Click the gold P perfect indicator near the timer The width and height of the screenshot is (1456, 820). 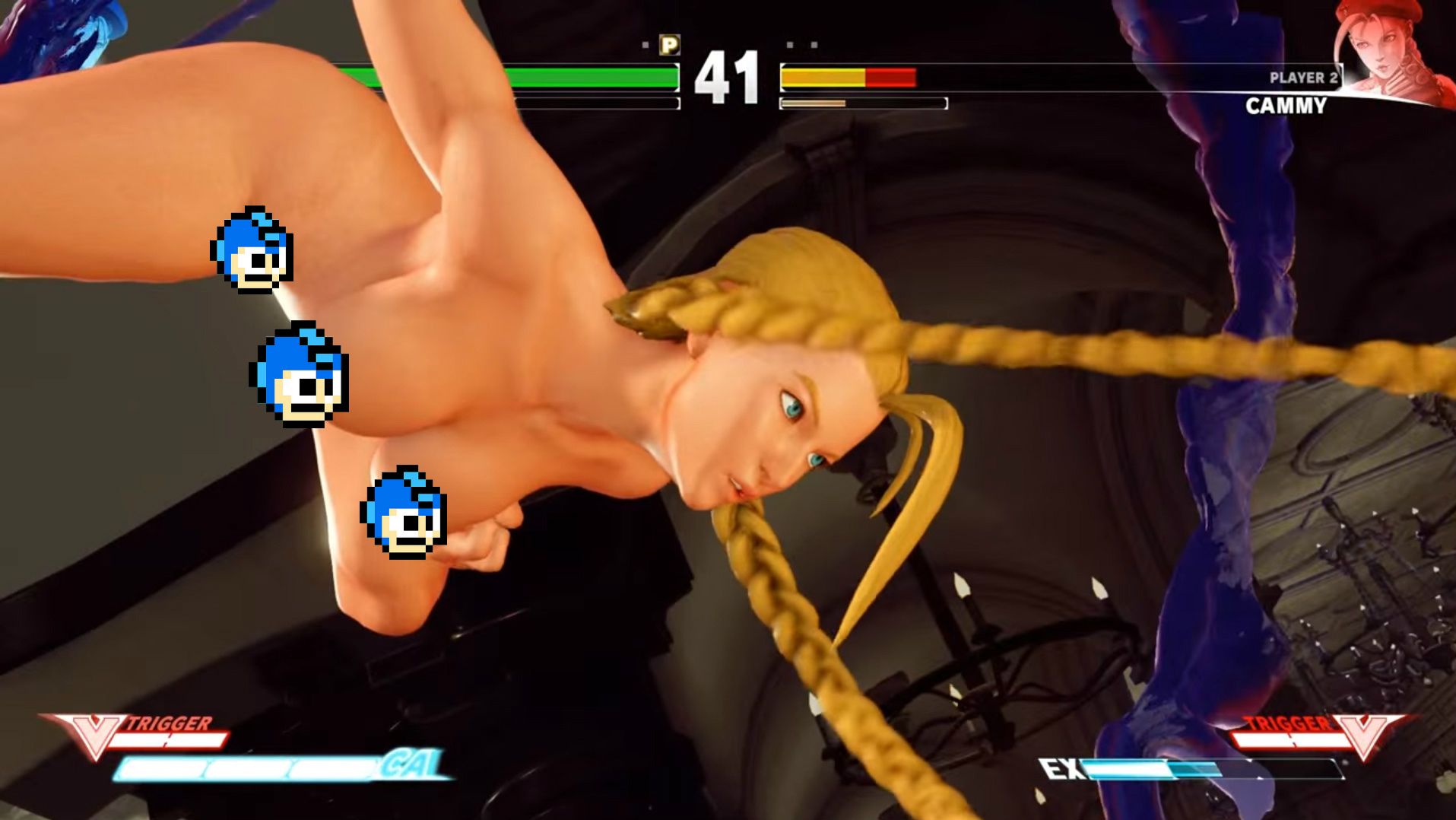(x=670, y=46)
